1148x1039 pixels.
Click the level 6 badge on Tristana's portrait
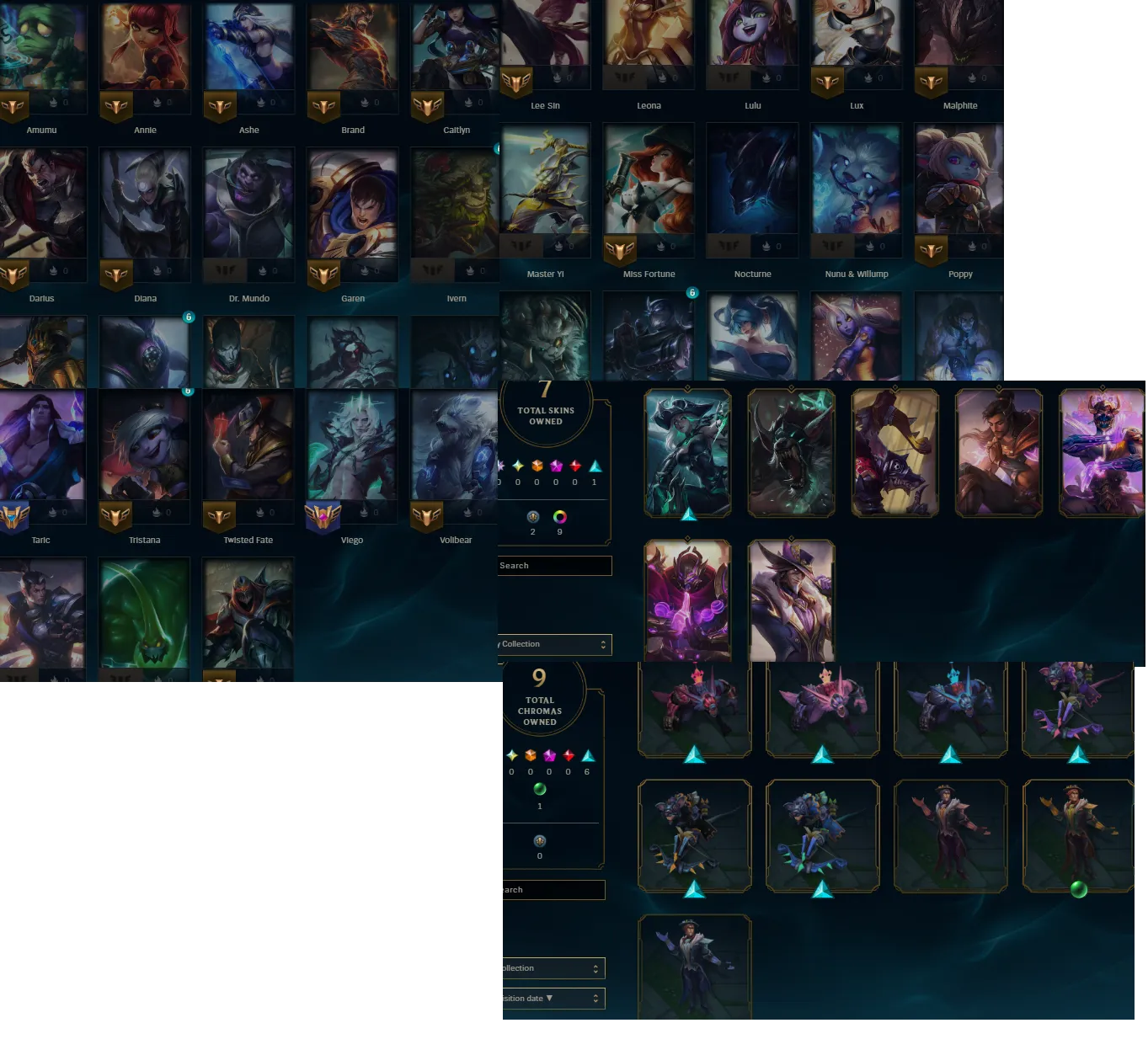[187, 391]
